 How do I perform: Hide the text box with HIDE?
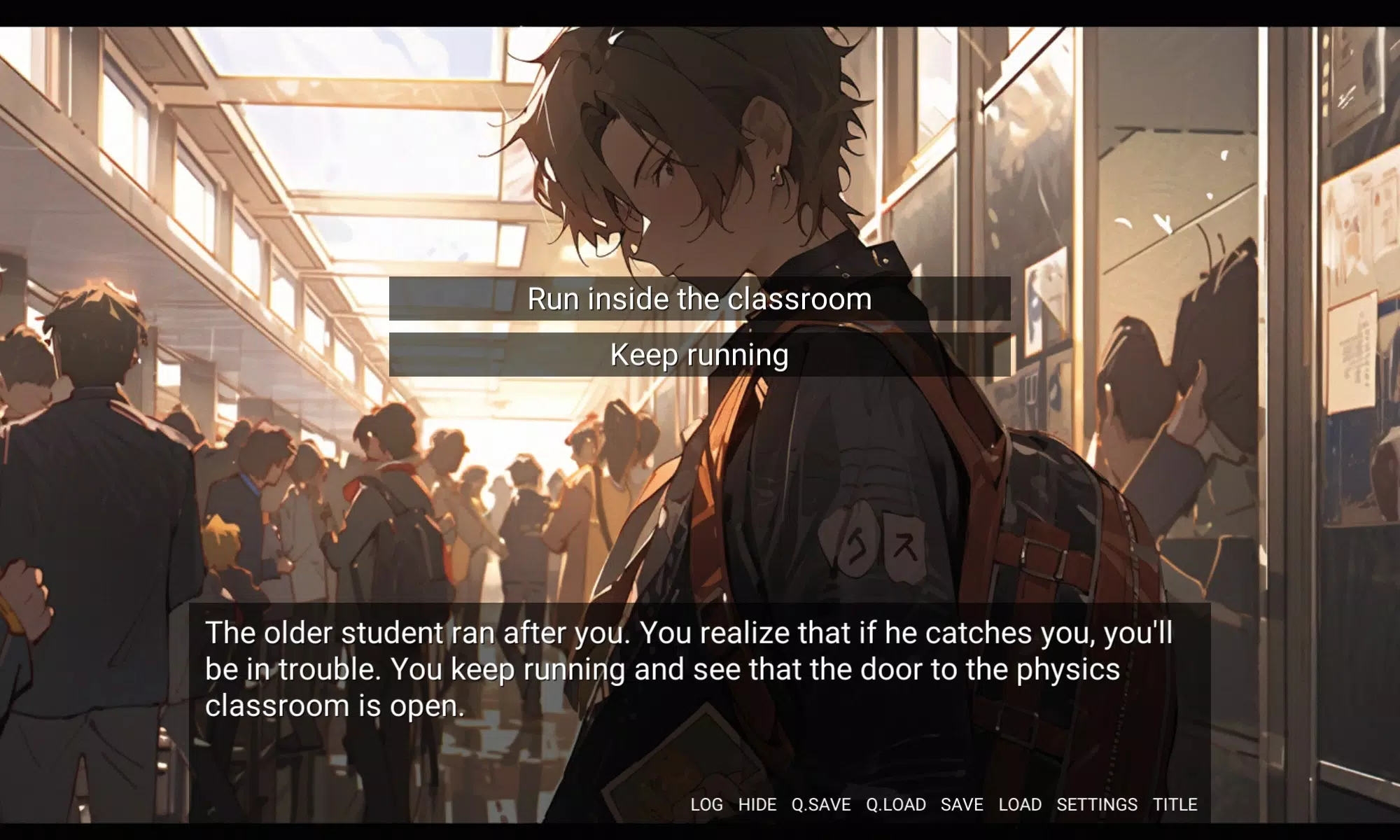(x=757, y=805)
